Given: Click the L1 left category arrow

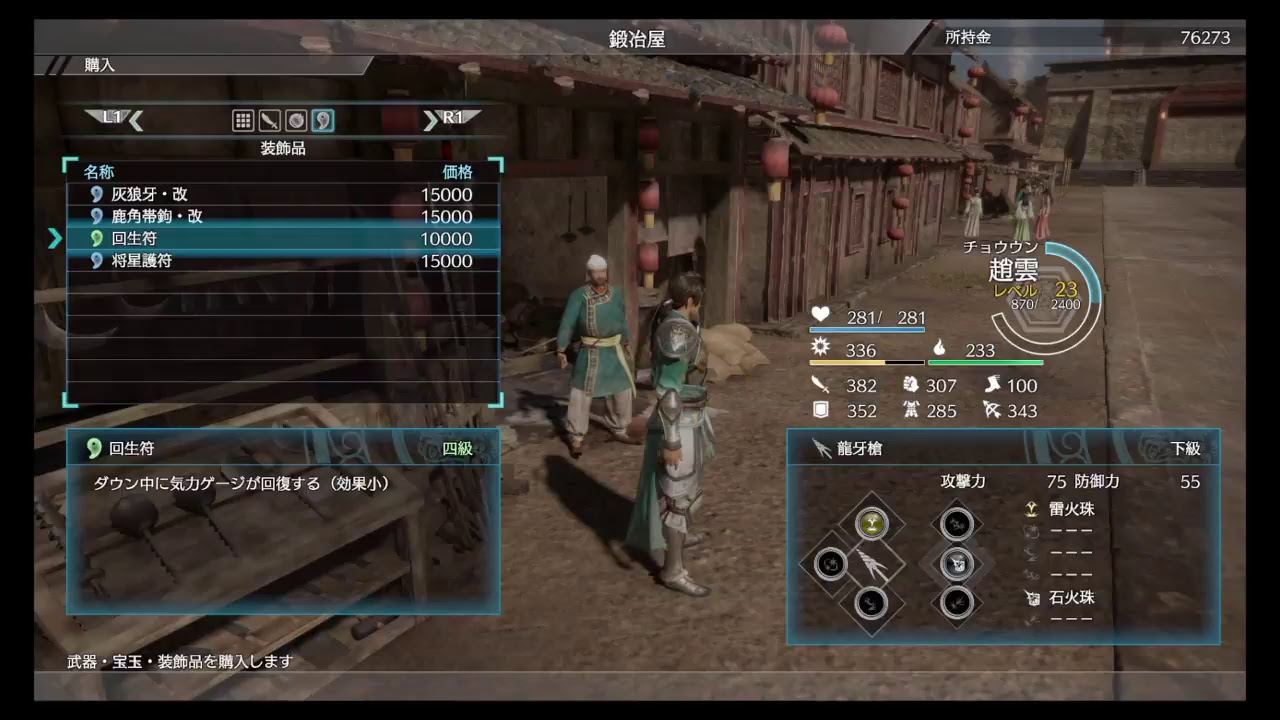Looking at the screenshot, I should [113, 118].
